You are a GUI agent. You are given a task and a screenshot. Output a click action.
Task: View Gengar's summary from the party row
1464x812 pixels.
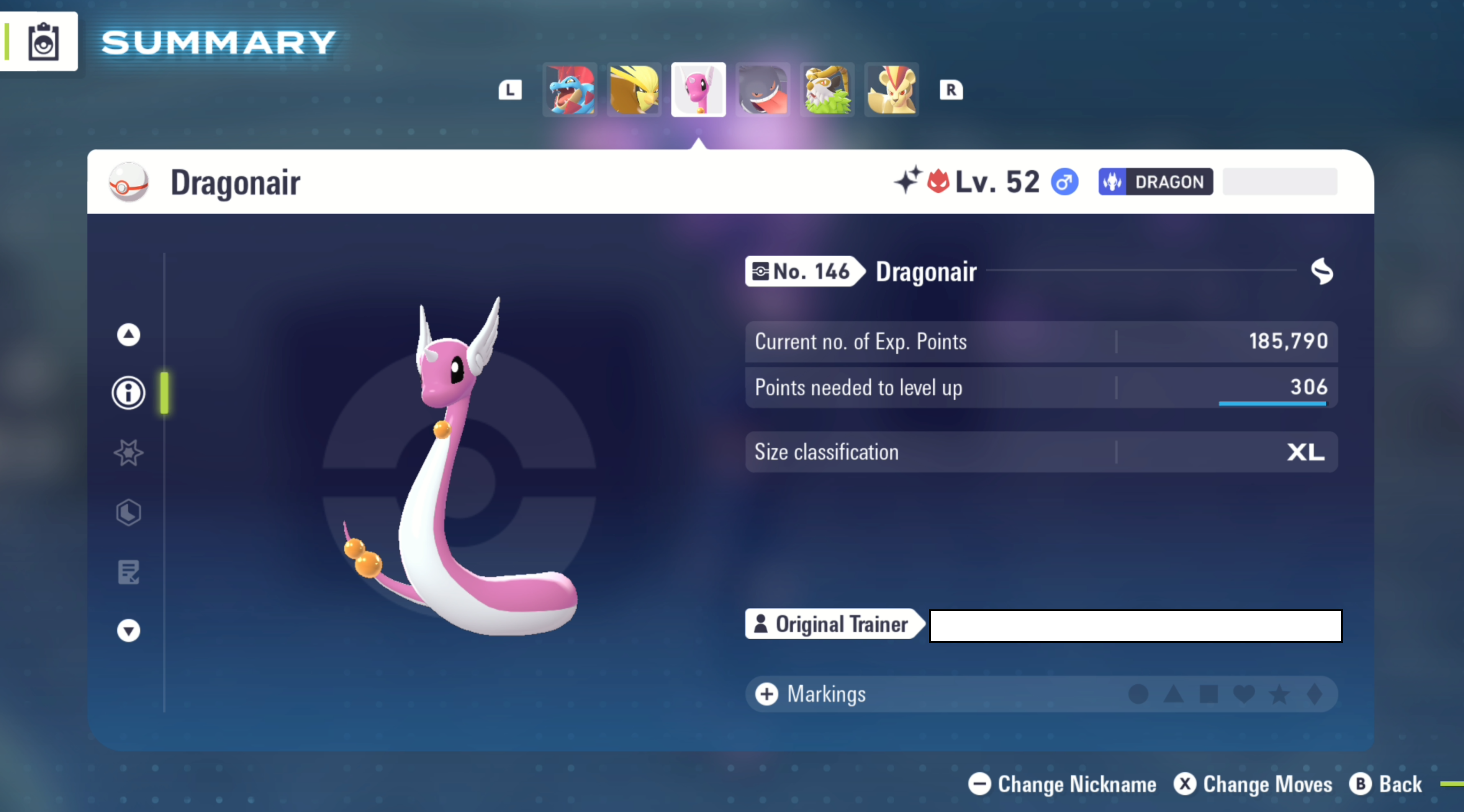coord(763,90)
